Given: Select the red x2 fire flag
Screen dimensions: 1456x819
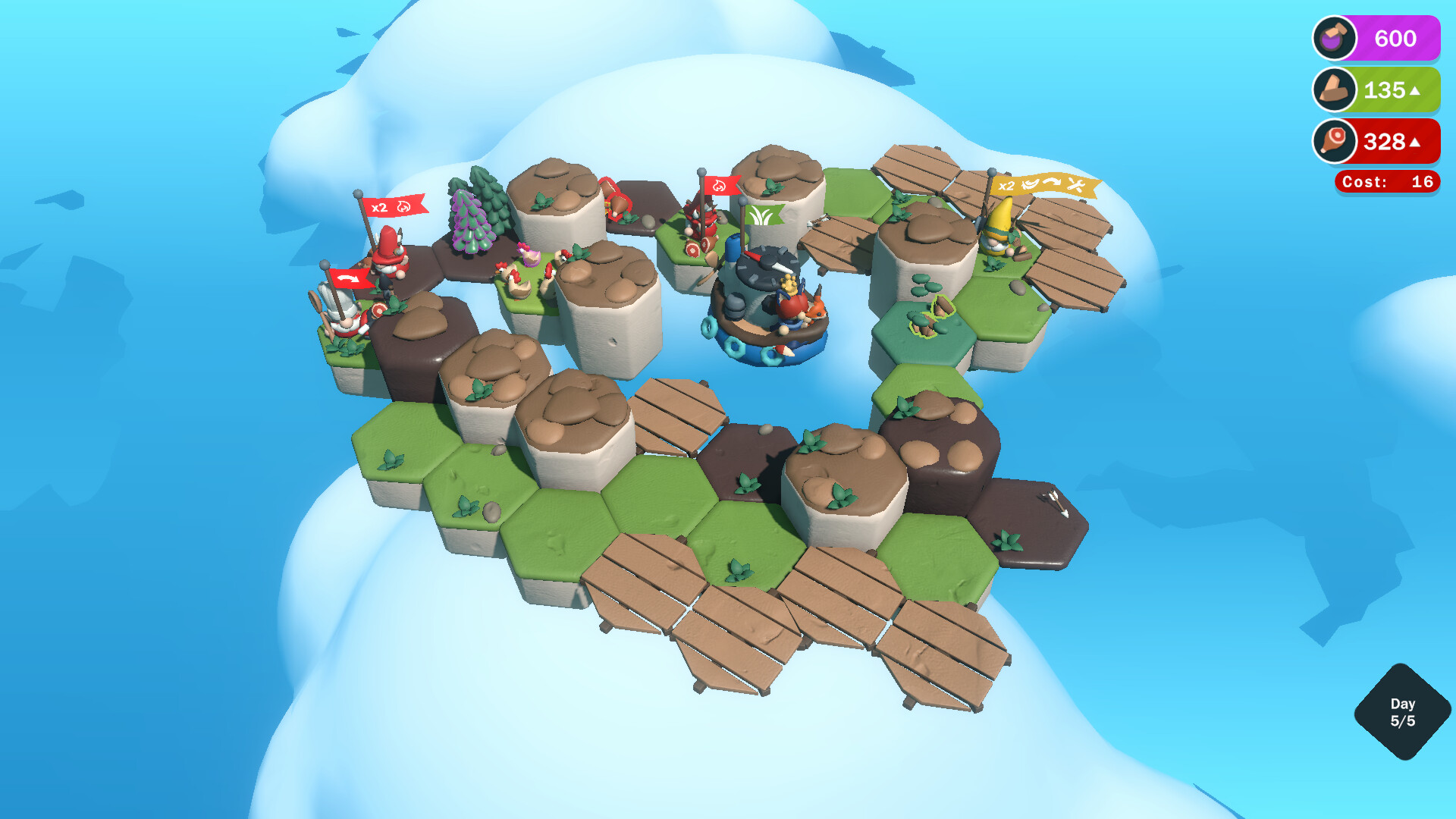Looking at the screenshot, I should pyautogui.click(x=394, y=207).
